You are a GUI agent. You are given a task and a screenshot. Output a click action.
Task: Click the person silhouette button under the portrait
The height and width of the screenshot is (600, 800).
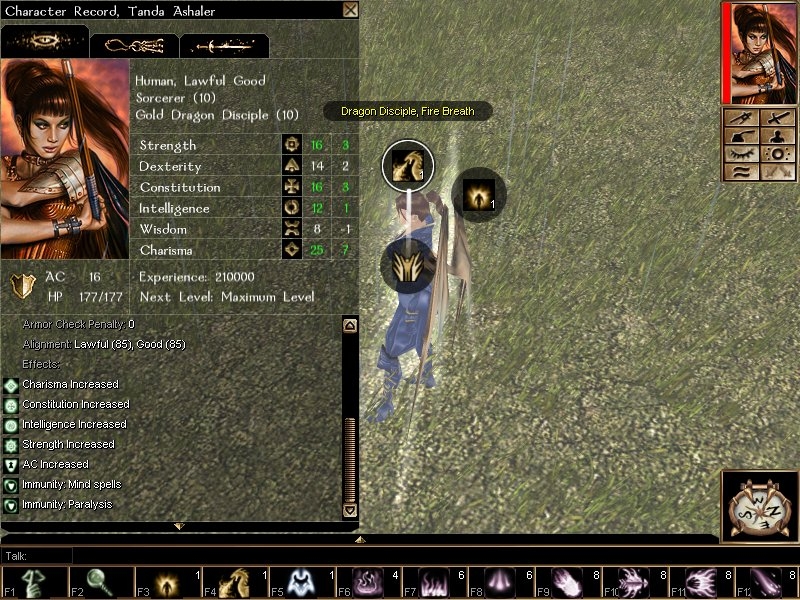point(777,136)
